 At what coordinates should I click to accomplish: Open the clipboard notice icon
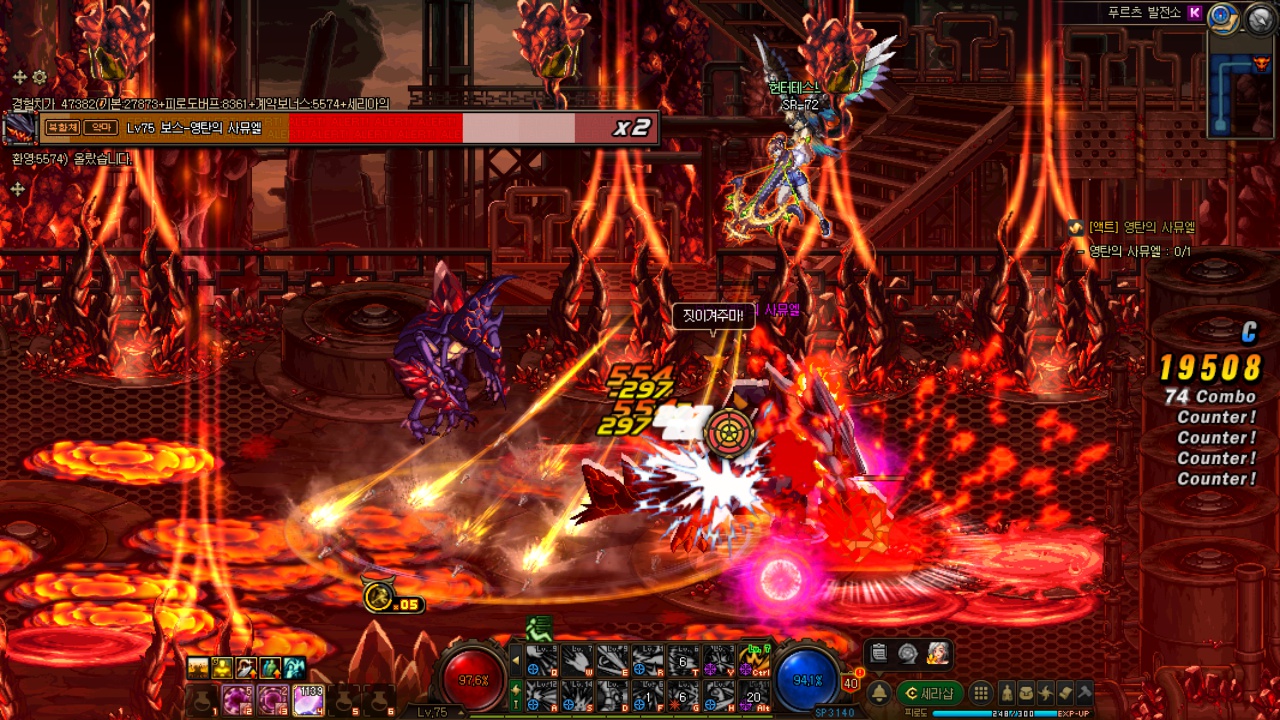point(879,653)
